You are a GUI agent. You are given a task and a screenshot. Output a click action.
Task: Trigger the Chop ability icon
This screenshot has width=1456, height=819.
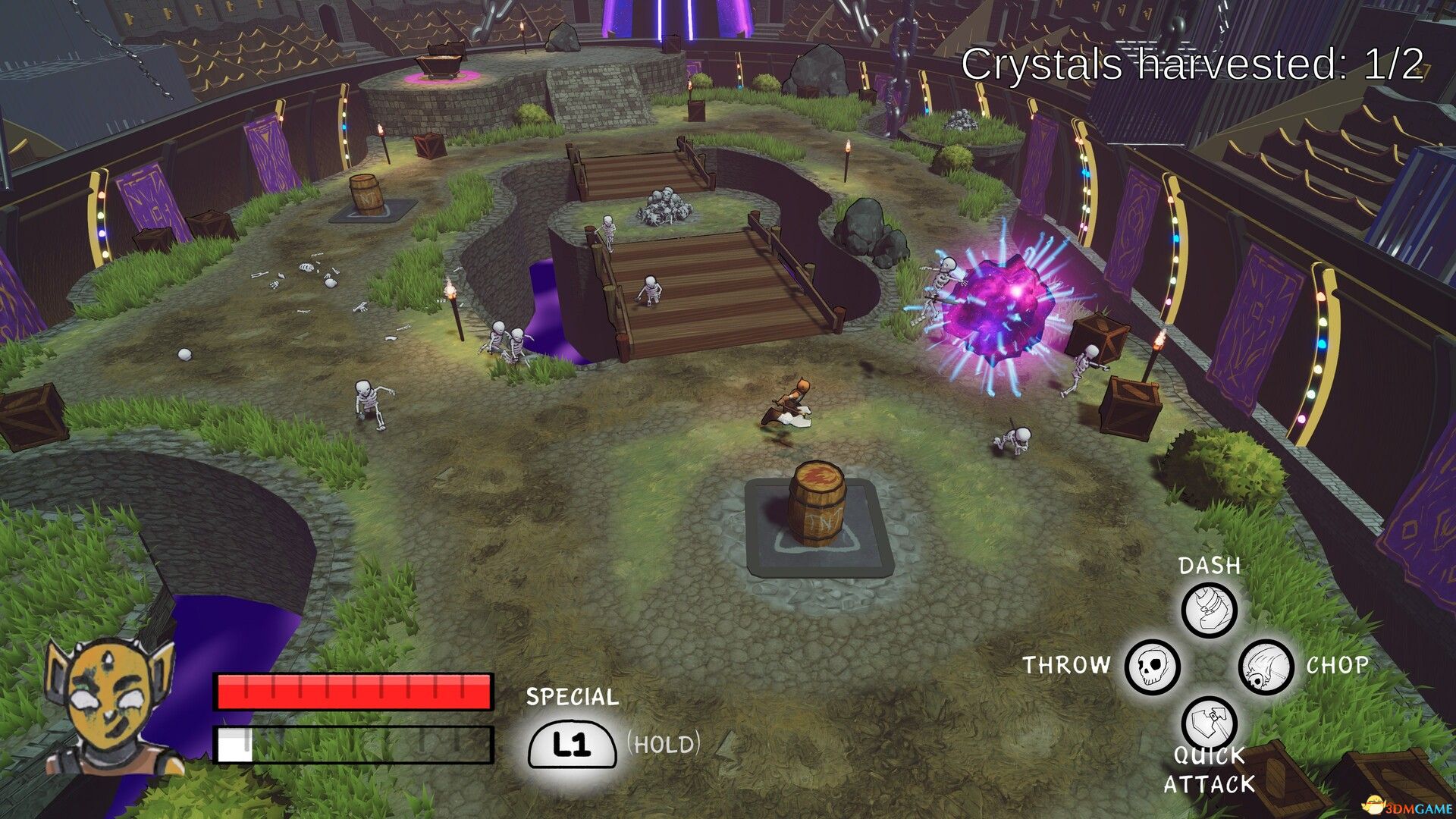click(x=1266, y=667)
